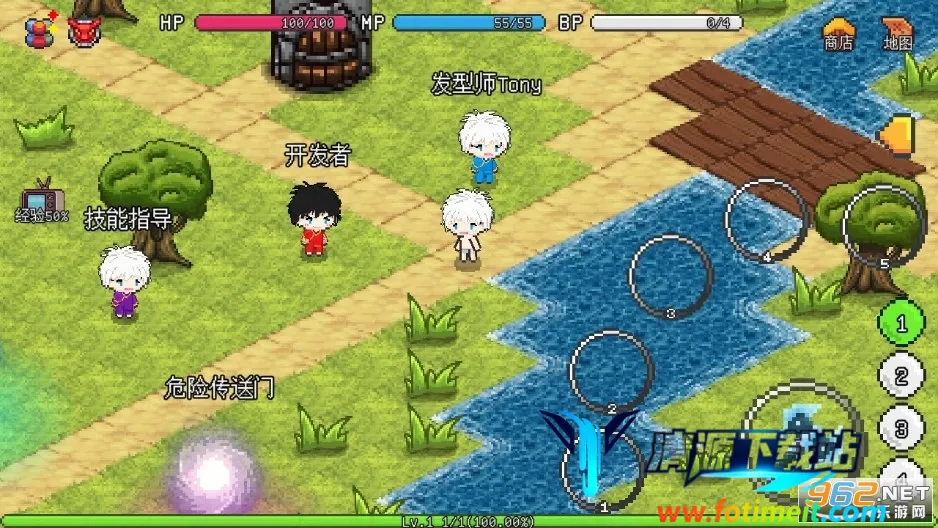Tap the colorful character group icon
The height and width of the screenshot is (528, 938).
[x=40, y=29]
